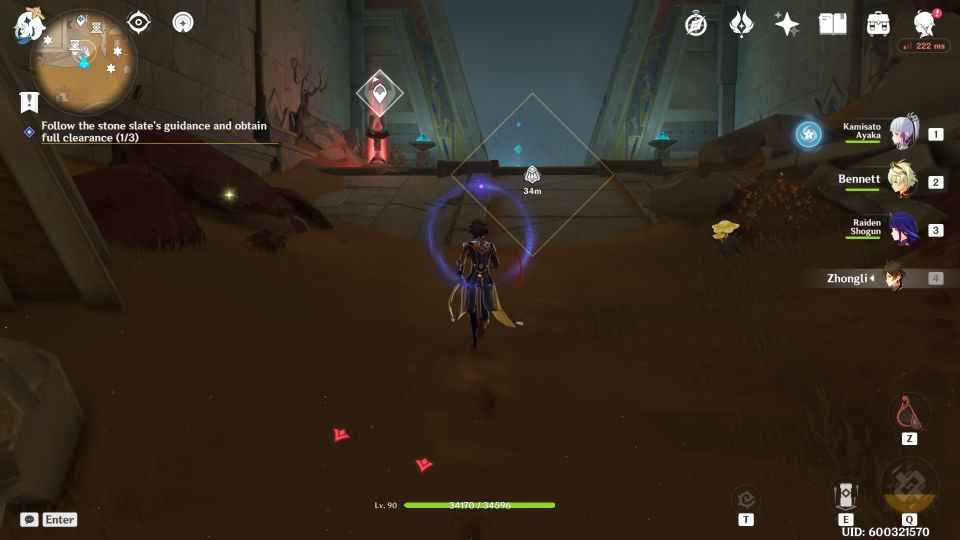Open the battle pass icon
This screenshot has width=960, height=540.
click(x=741, y=24)
